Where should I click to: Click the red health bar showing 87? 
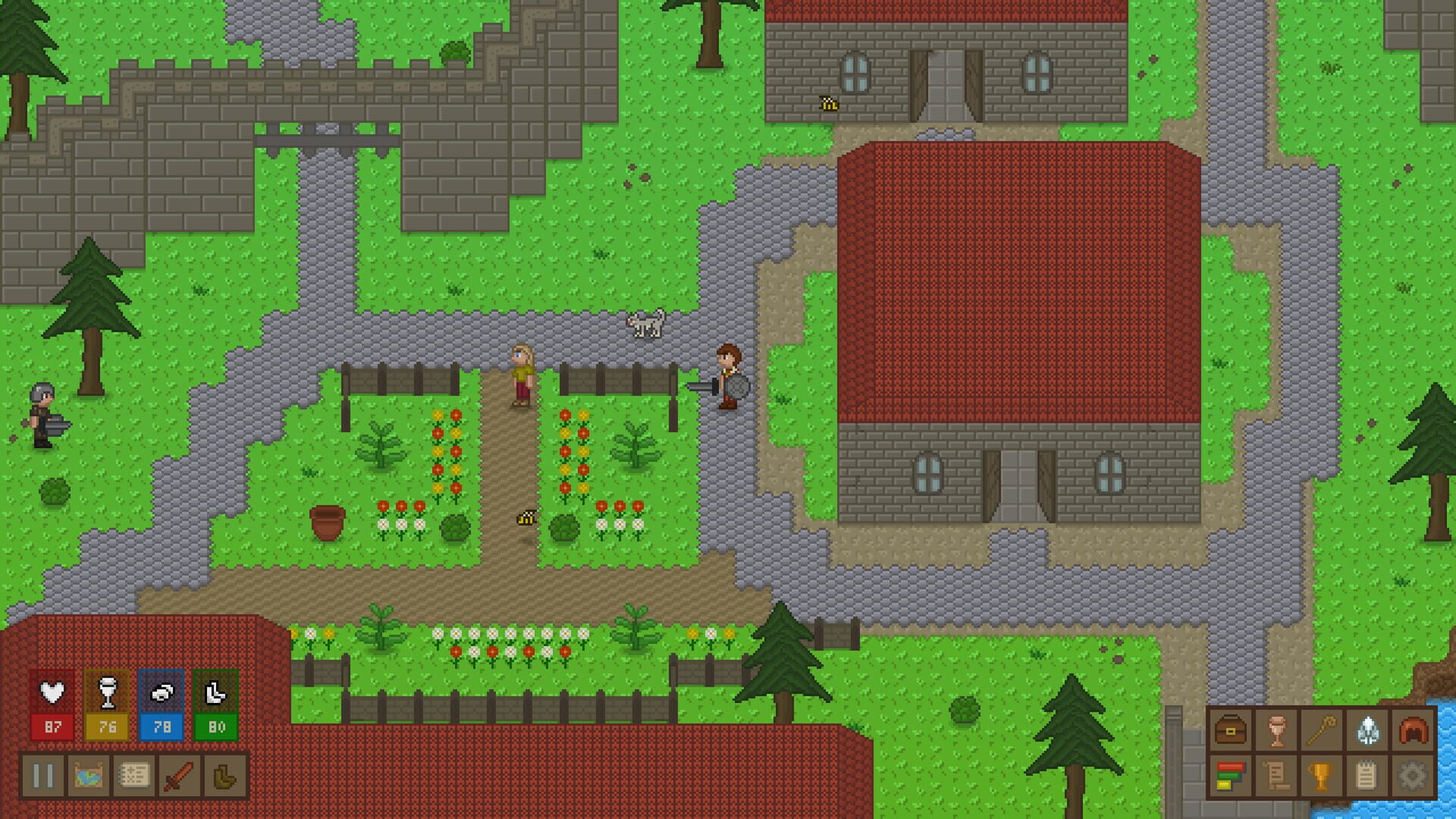(52, 727)
